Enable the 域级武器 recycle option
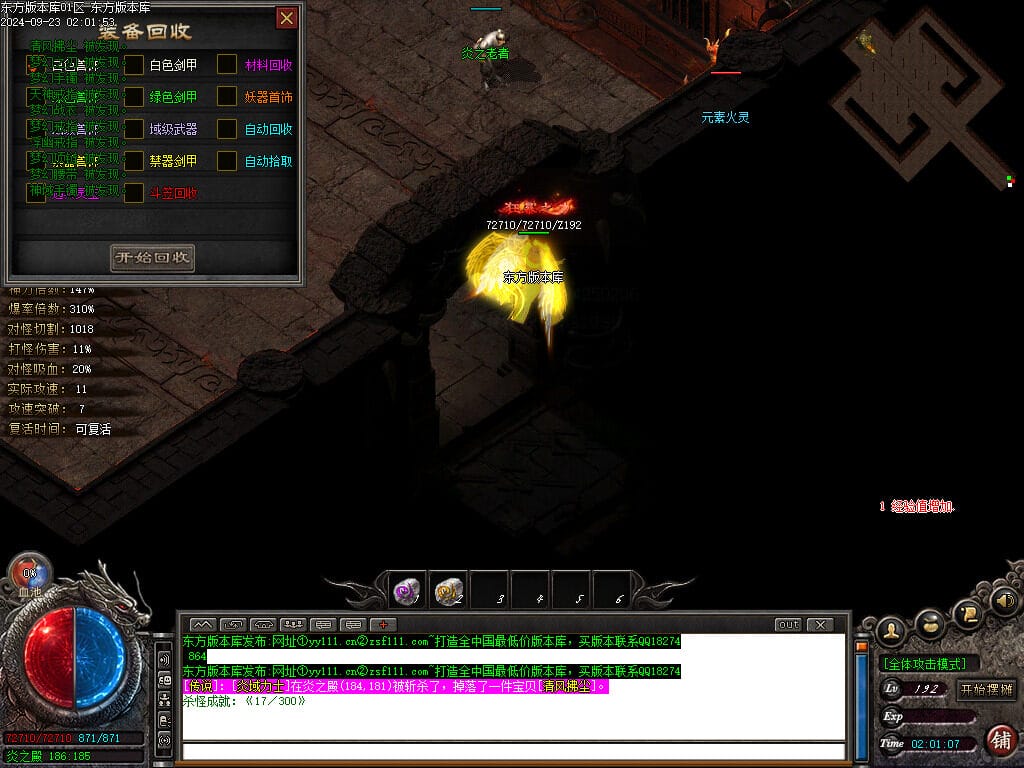Viewport: 1024px width, 768px height. [134, 129]
